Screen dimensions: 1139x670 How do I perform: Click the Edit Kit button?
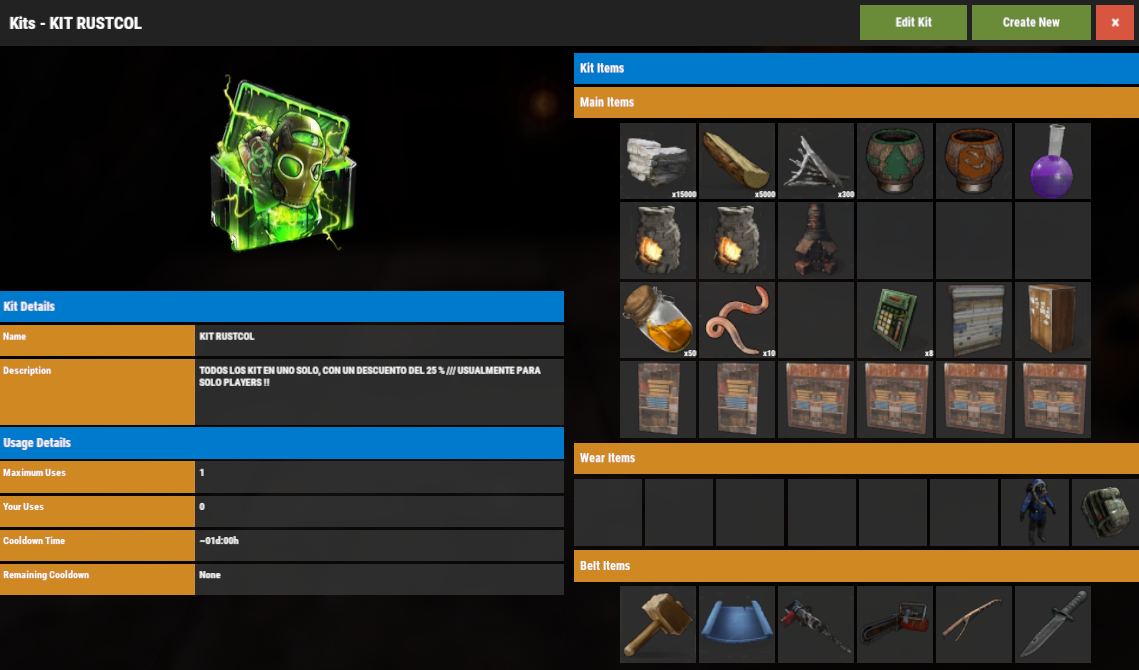pyautogui.click(x=913, y=22)
